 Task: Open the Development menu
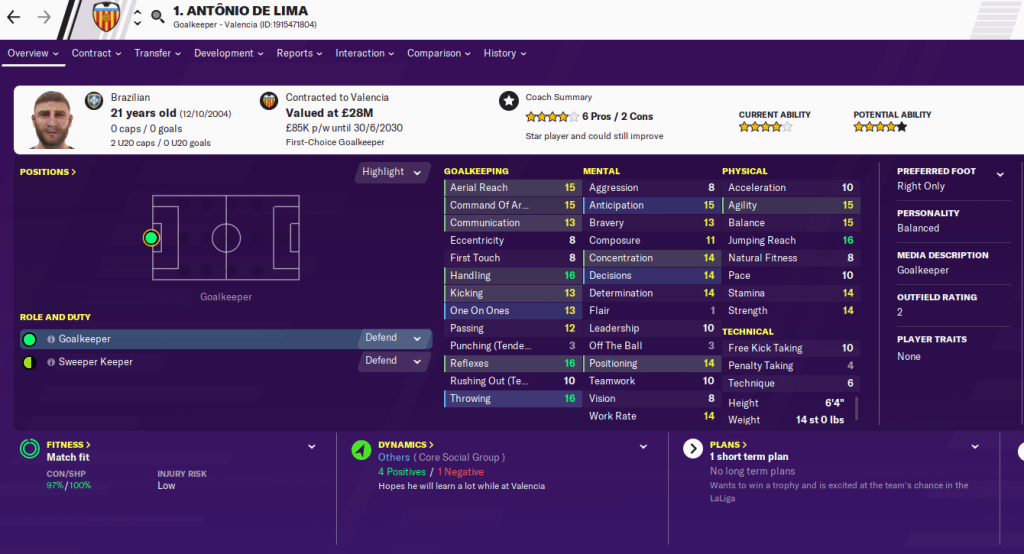229,53
